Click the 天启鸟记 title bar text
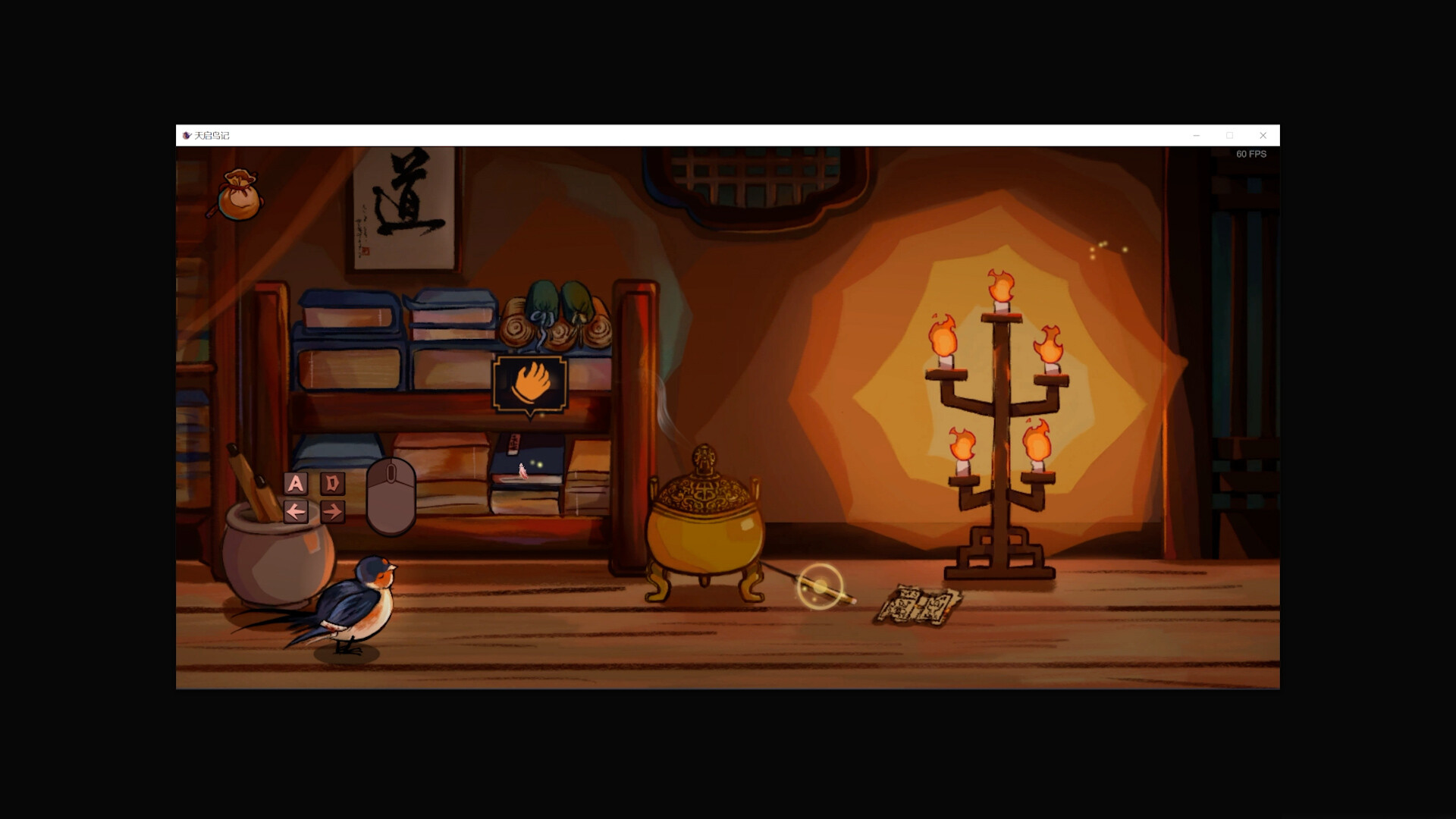The height and width of the screenshot is (819, 1456). (211, 135)
